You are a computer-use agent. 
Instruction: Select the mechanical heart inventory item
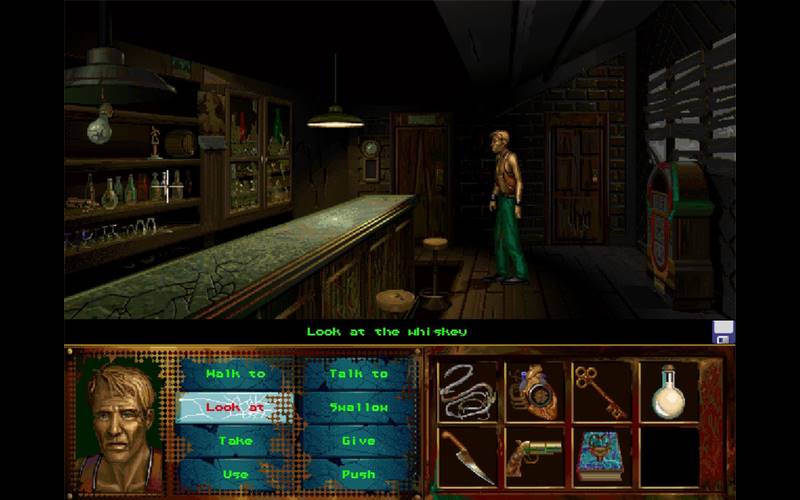(533, 390)
